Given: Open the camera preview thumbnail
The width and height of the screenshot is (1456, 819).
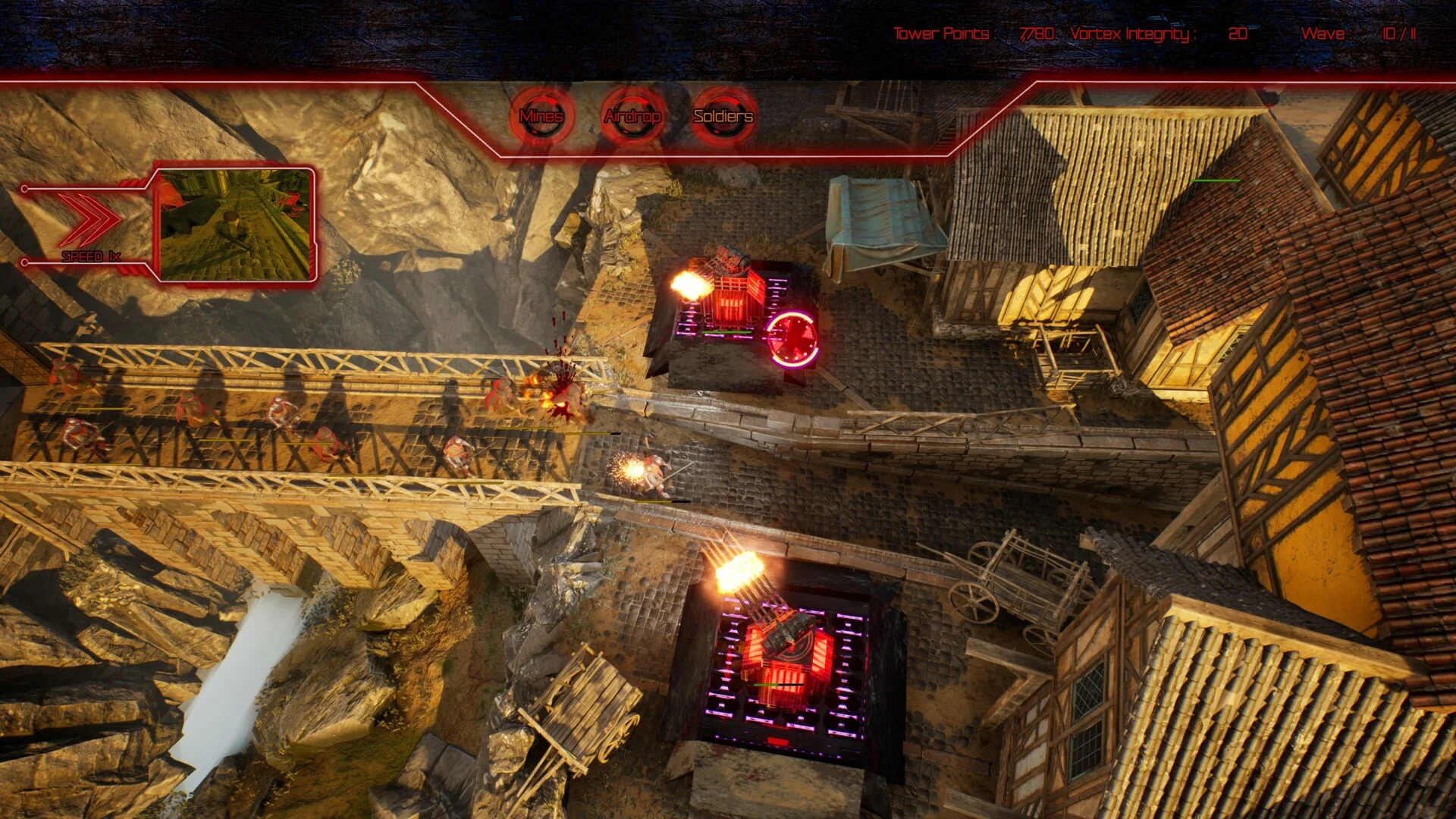Looking at the screenshot, I should [x=235, y=224].
